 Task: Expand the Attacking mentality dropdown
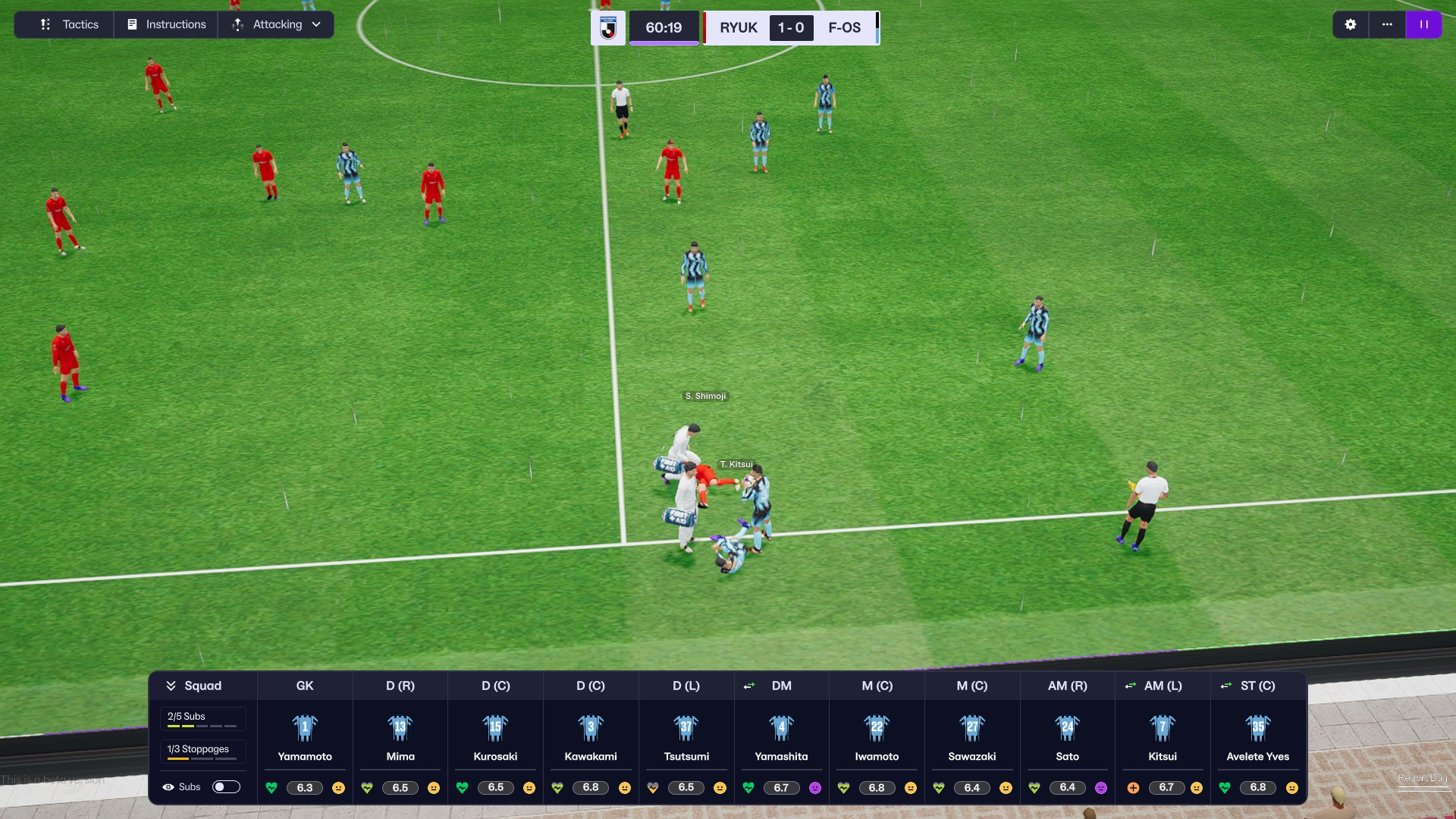click(277, 24)
